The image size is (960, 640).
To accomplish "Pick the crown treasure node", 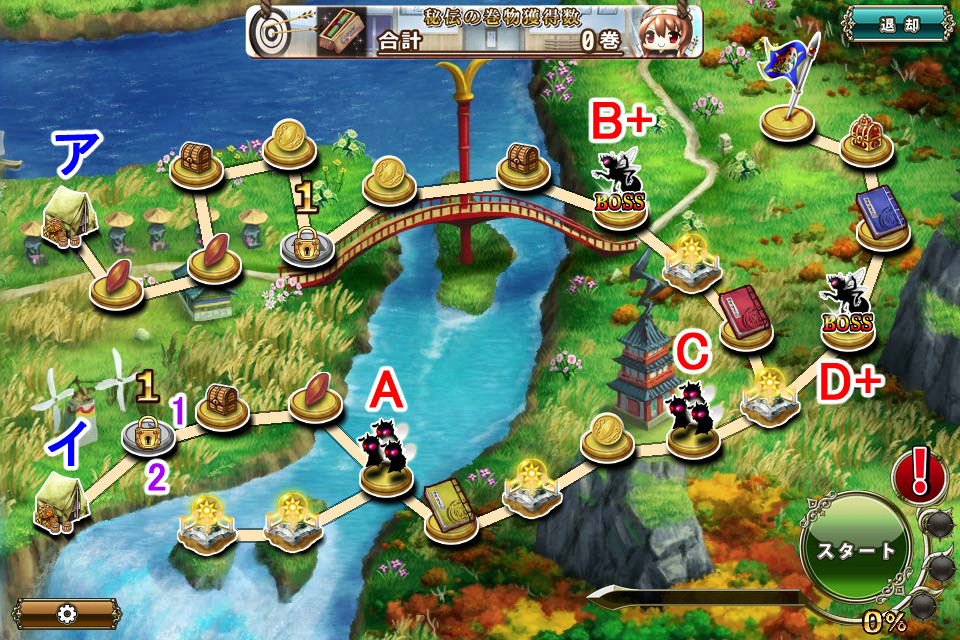I will pyautogui.click(x=866, y=138).
